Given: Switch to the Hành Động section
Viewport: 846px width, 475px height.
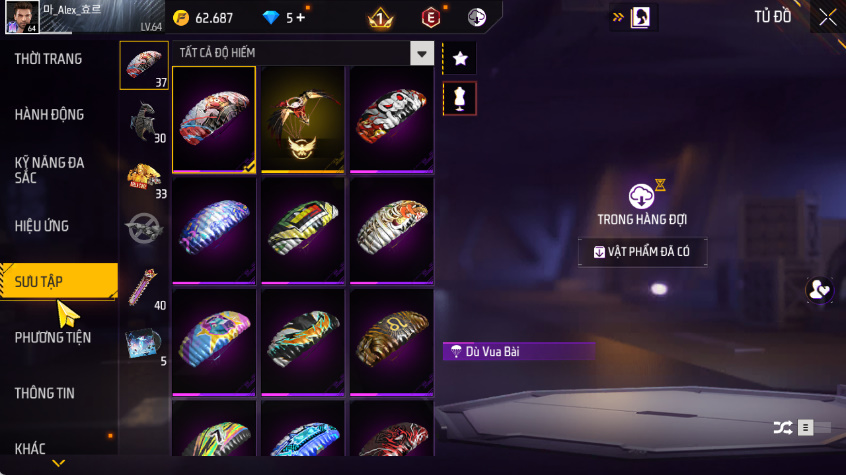Looking at the screenshot, I should tap(50, 115).
